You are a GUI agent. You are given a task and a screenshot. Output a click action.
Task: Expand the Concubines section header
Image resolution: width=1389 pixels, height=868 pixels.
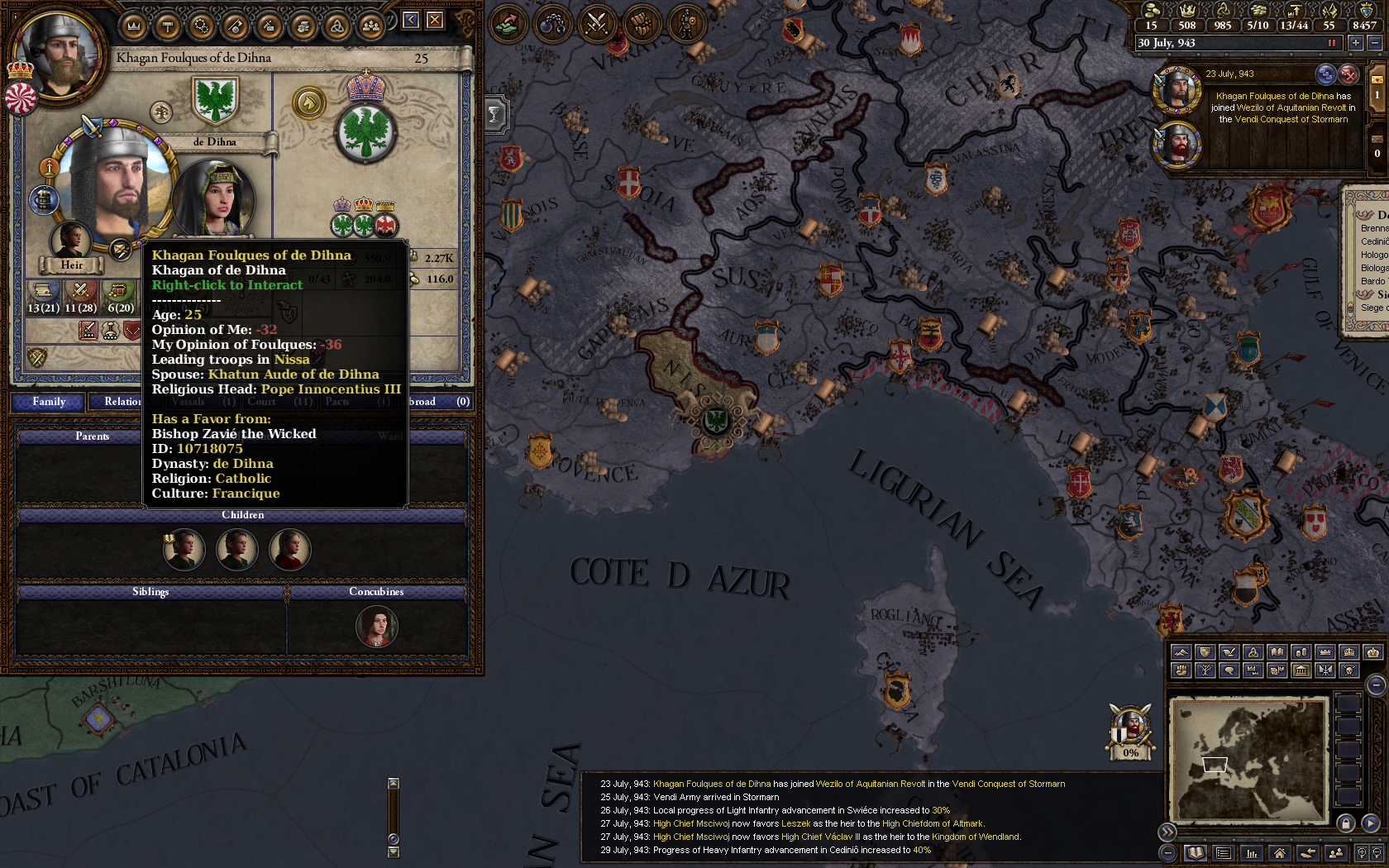pyautogui.click(x=376, y=592)
